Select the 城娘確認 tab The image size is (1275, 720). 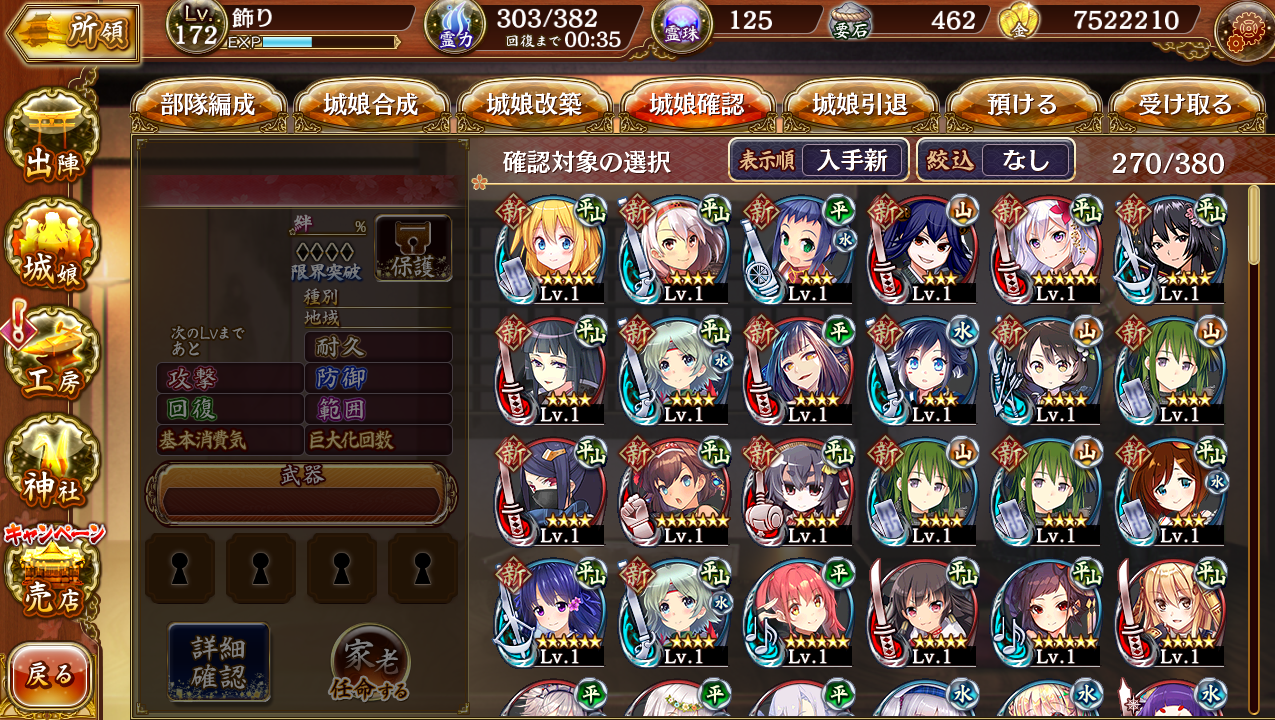[697, 105]
